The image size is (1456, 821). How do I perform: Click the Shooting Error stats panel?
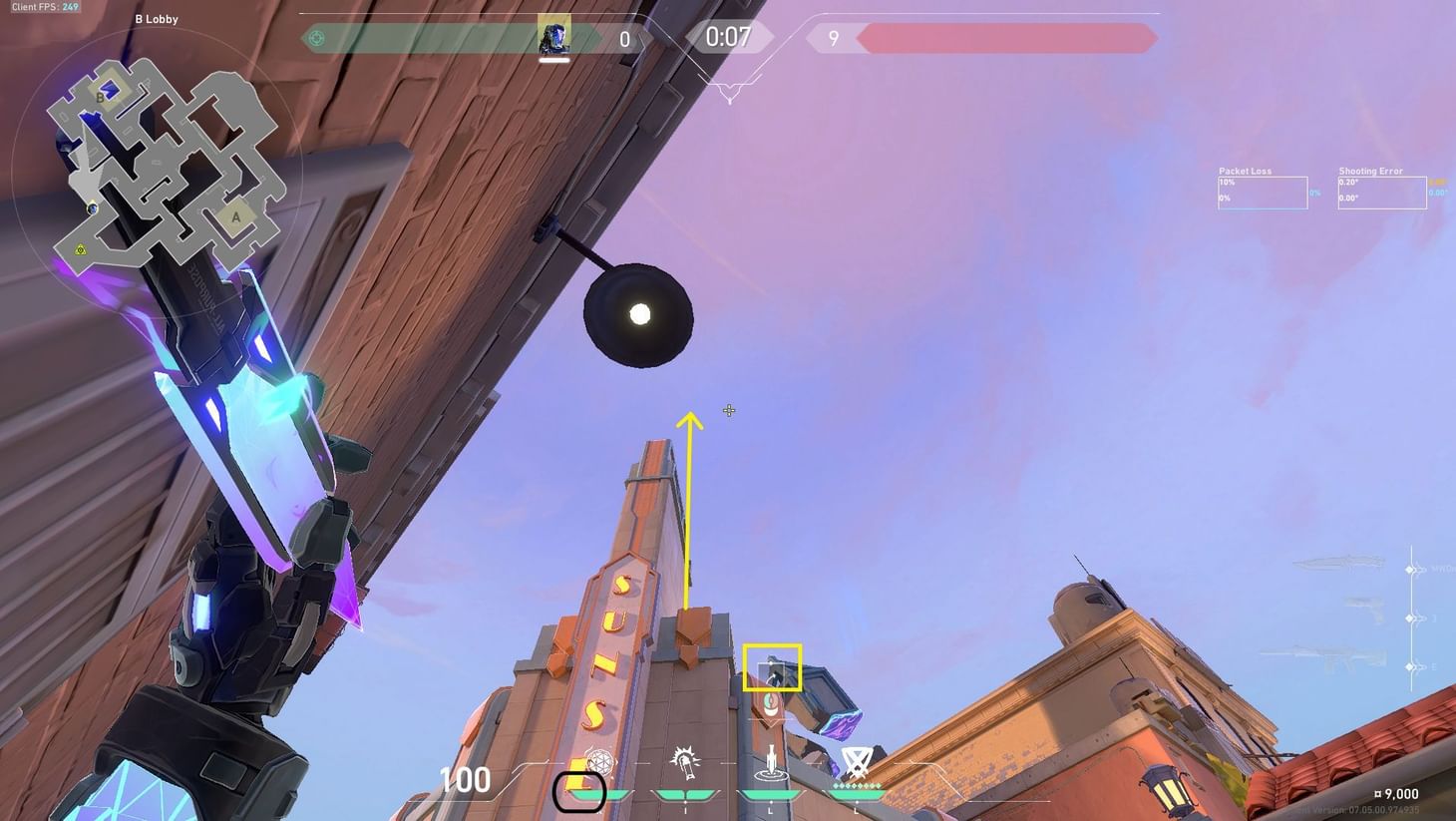point(1382,188)
